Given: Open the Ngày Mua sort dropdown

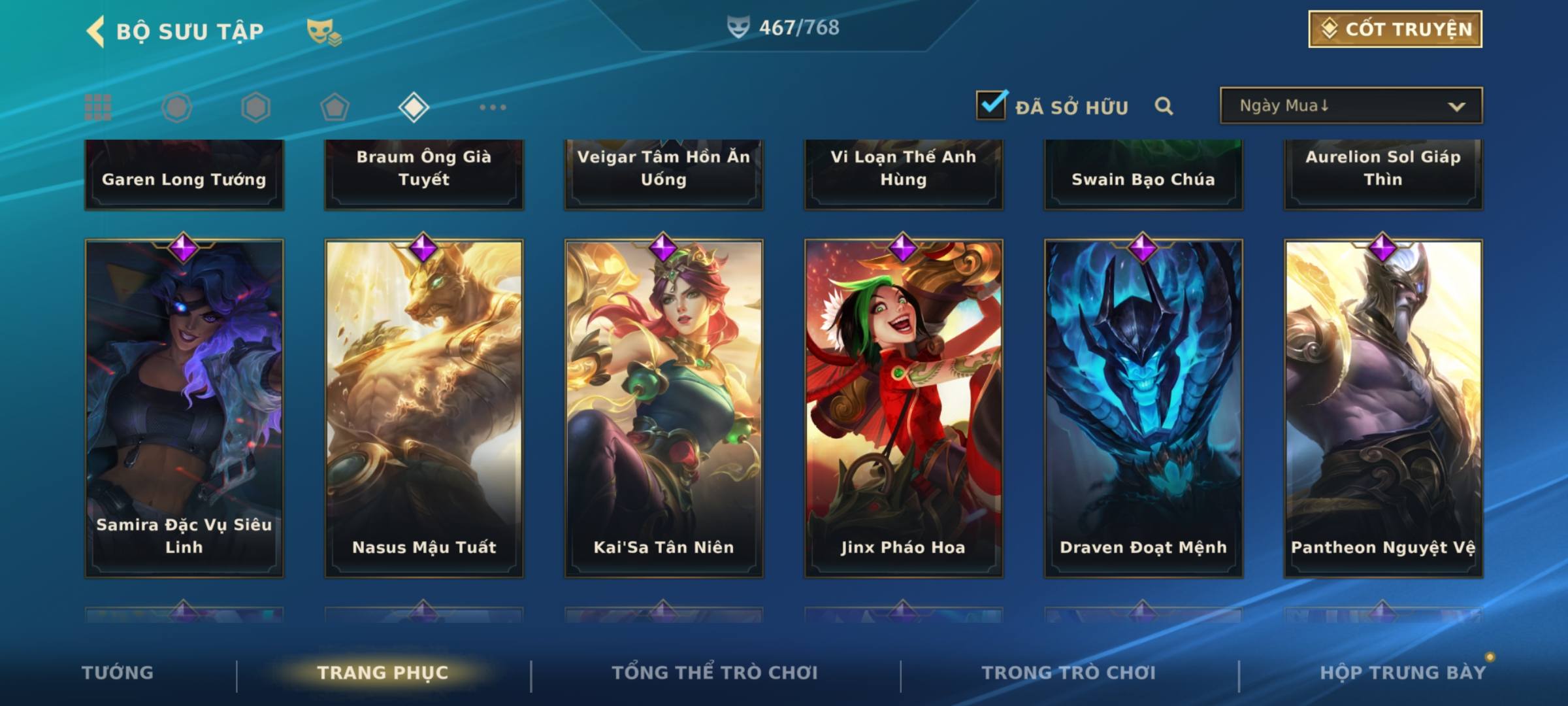Looking at the screenshot, I should (1350, 106).
